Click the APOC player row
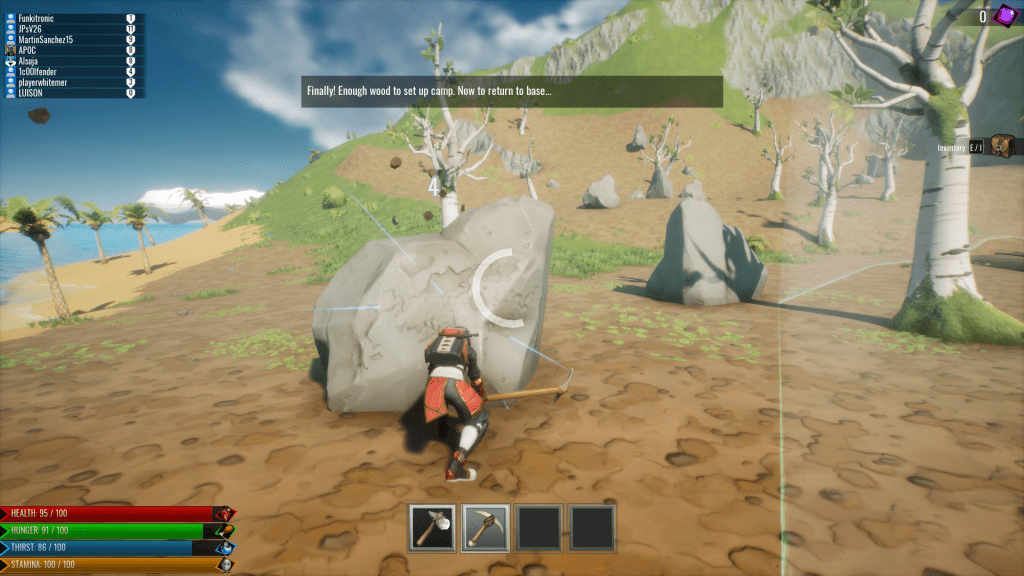The width and height of the screenshot is (1024, 576). (x=70, y=50)
